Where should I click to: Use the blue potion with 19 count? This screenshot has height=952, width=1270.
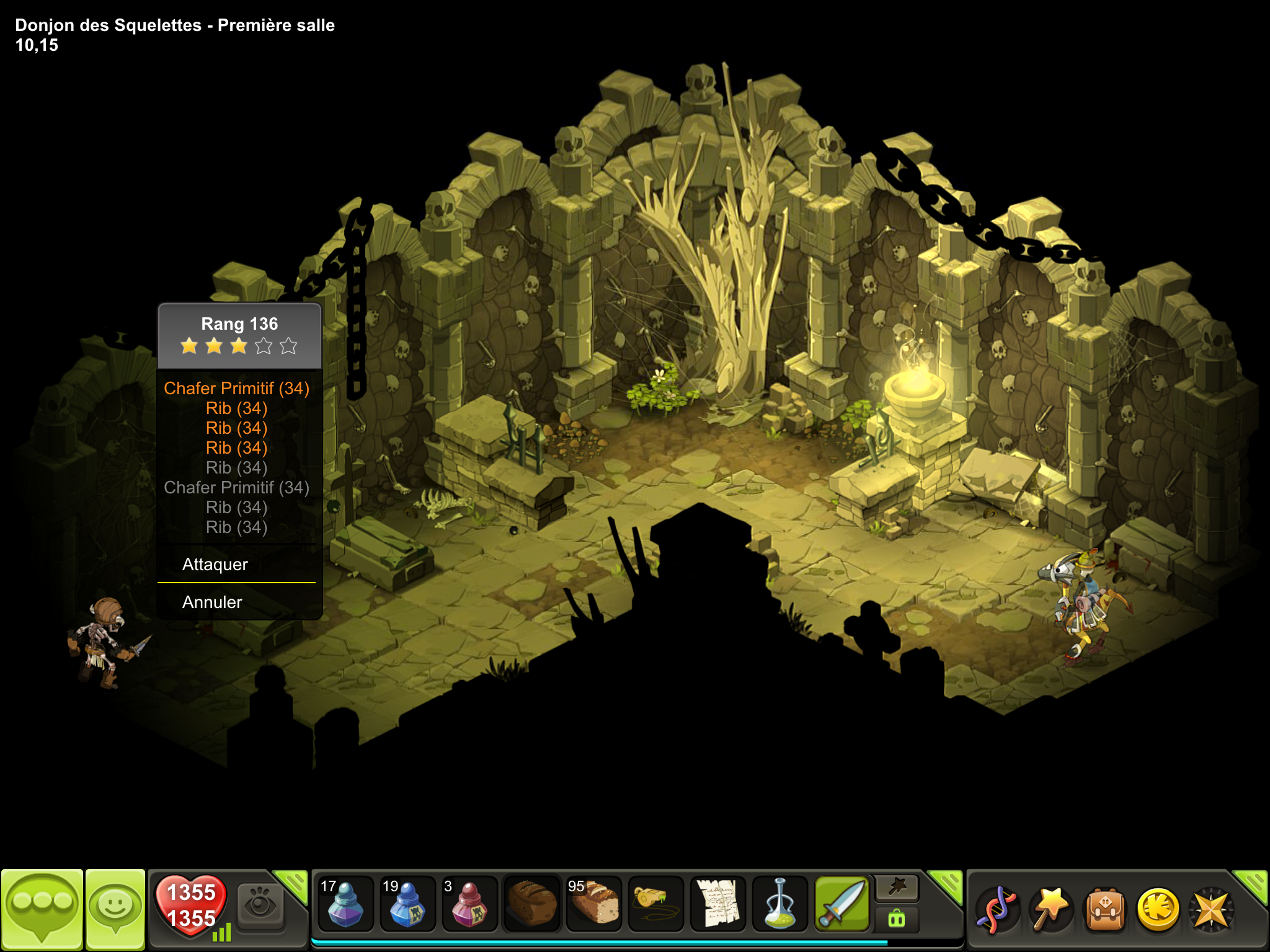[x=407, y=904]
